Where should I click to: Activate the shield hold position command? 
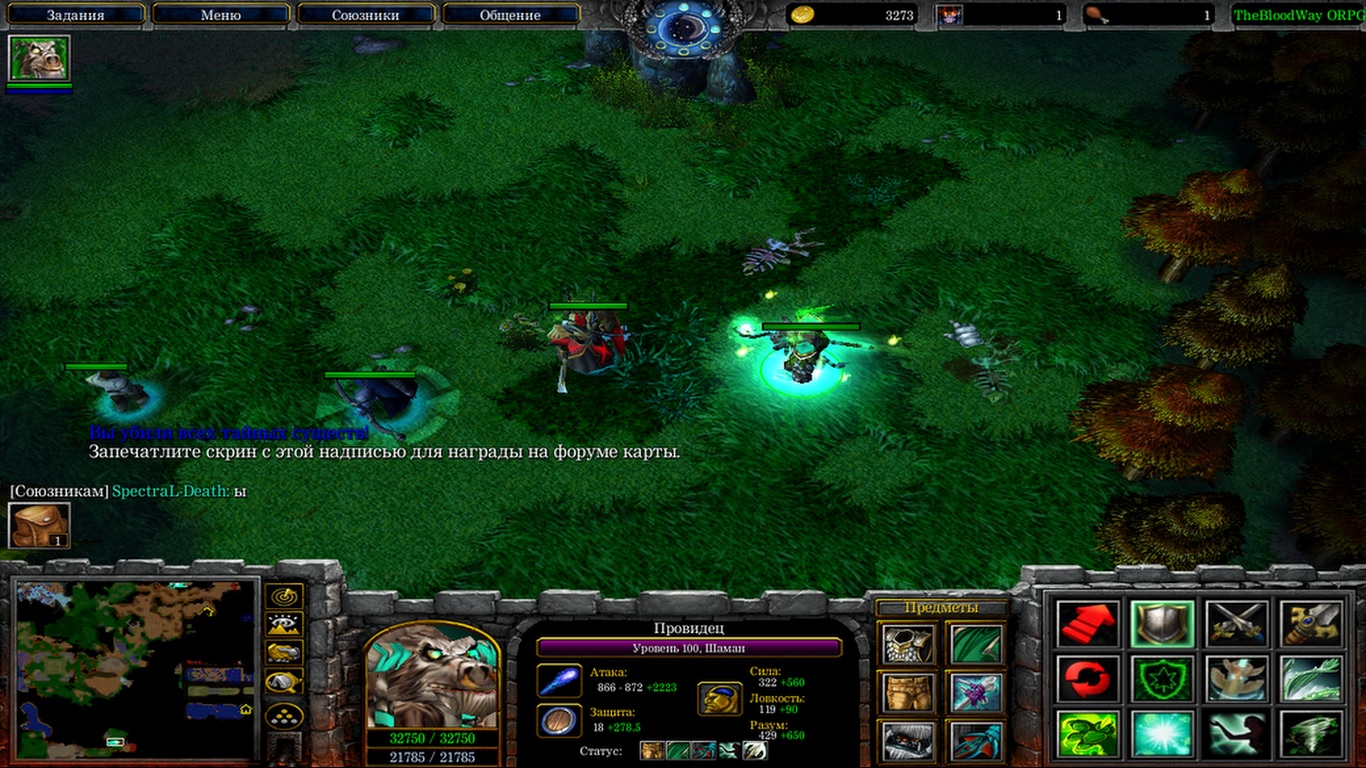coord(1162,624)
